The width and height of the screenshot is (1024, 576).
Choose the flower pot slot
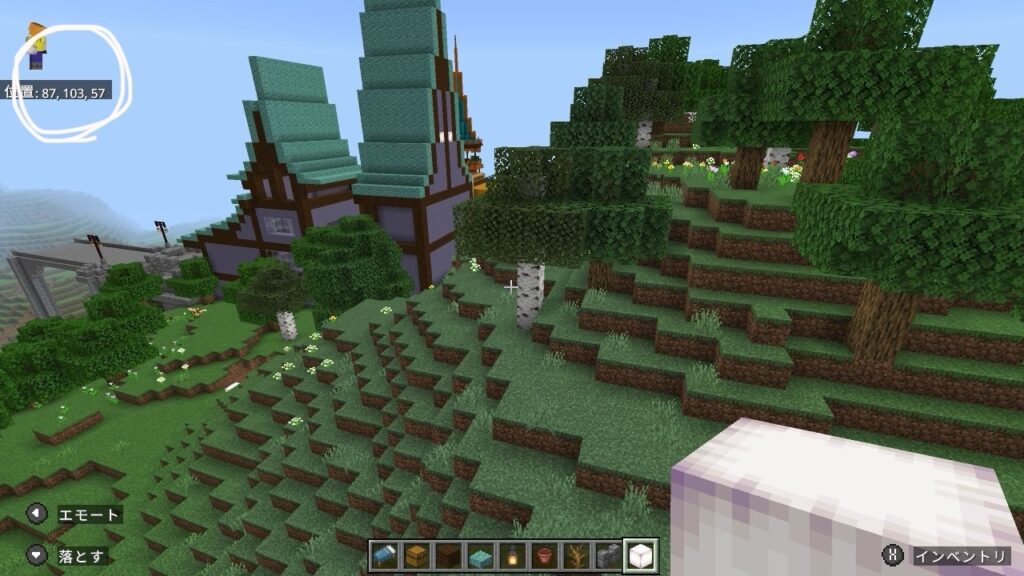543,556
